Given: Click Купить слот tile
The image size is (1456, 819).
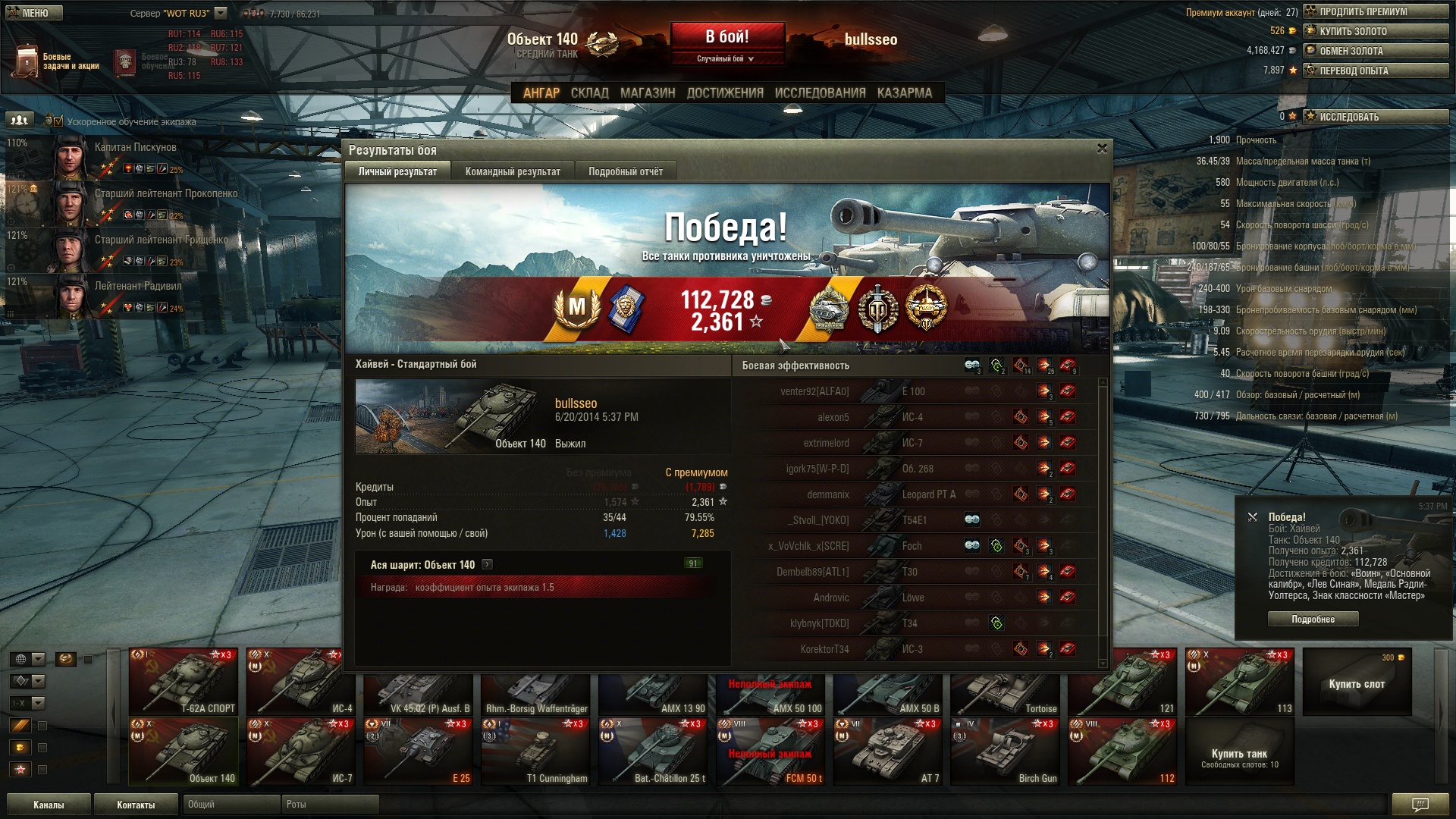Looking at the screenshot, I should (1357, 682).
